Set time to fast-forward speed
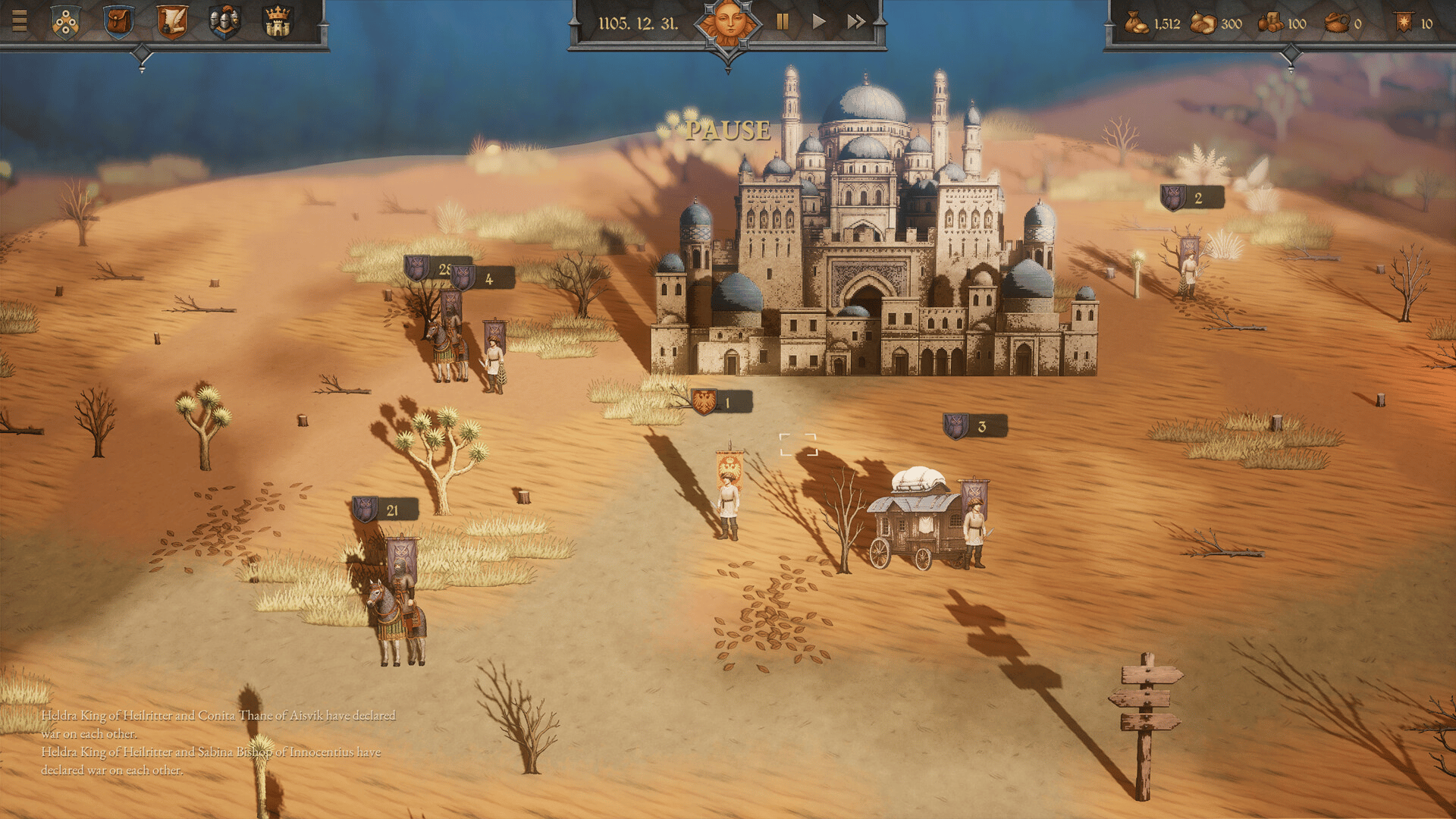 tap(856, 22)
